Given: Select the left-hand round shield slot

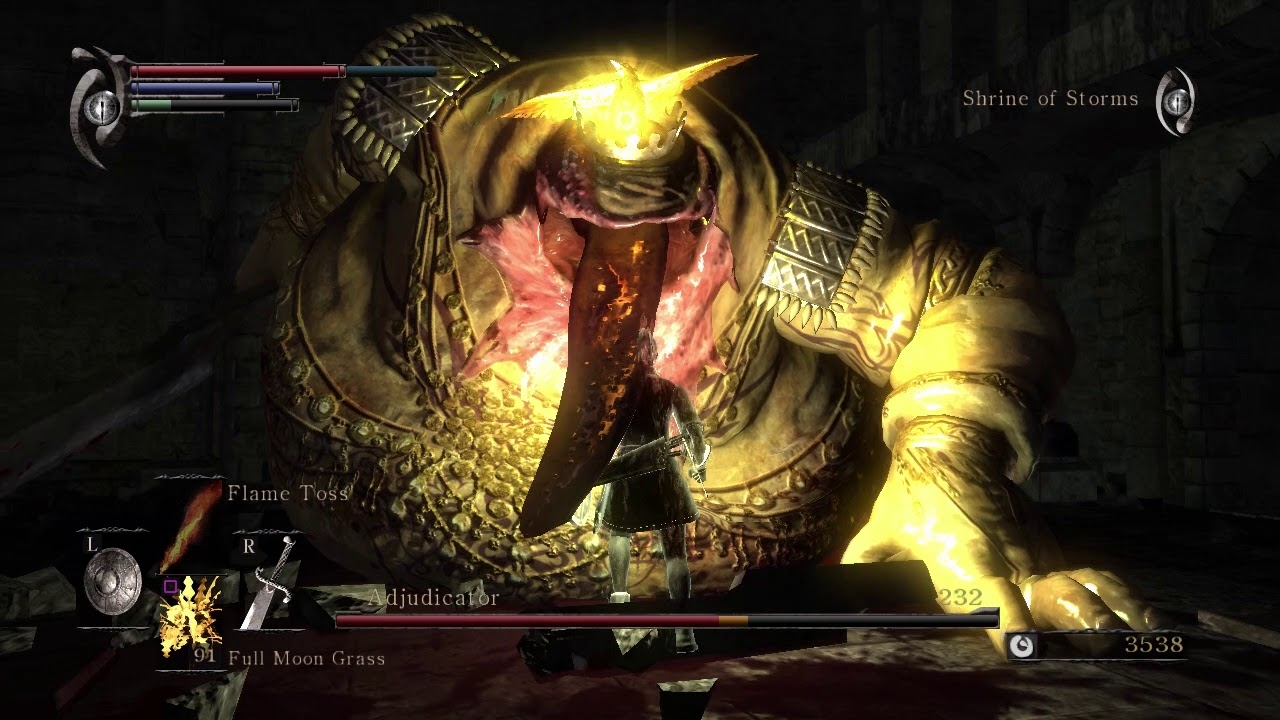Looking at the screenshot, I should pyautogui.click(x=112, y=581).
